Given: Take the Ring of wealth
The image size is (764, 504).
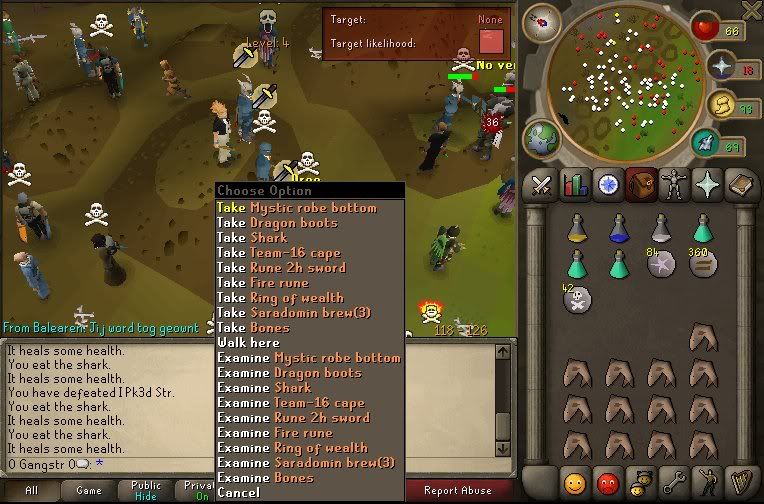Looking at the screenshot, I should pos(280,298).
